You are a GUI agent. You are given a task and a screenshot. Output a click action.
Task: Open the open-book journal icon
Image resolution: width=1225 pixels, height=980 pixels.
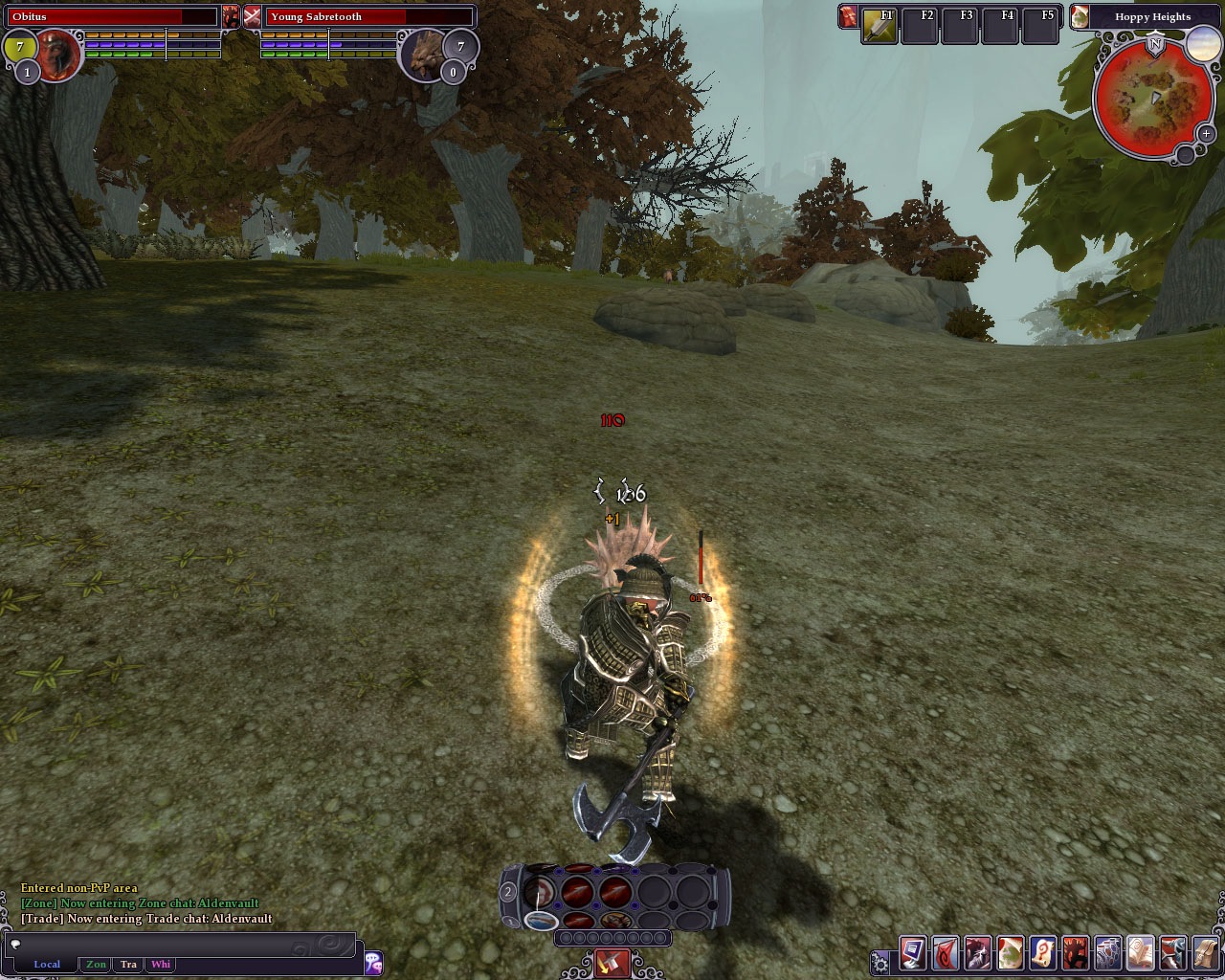click(x=1141, y=954)
